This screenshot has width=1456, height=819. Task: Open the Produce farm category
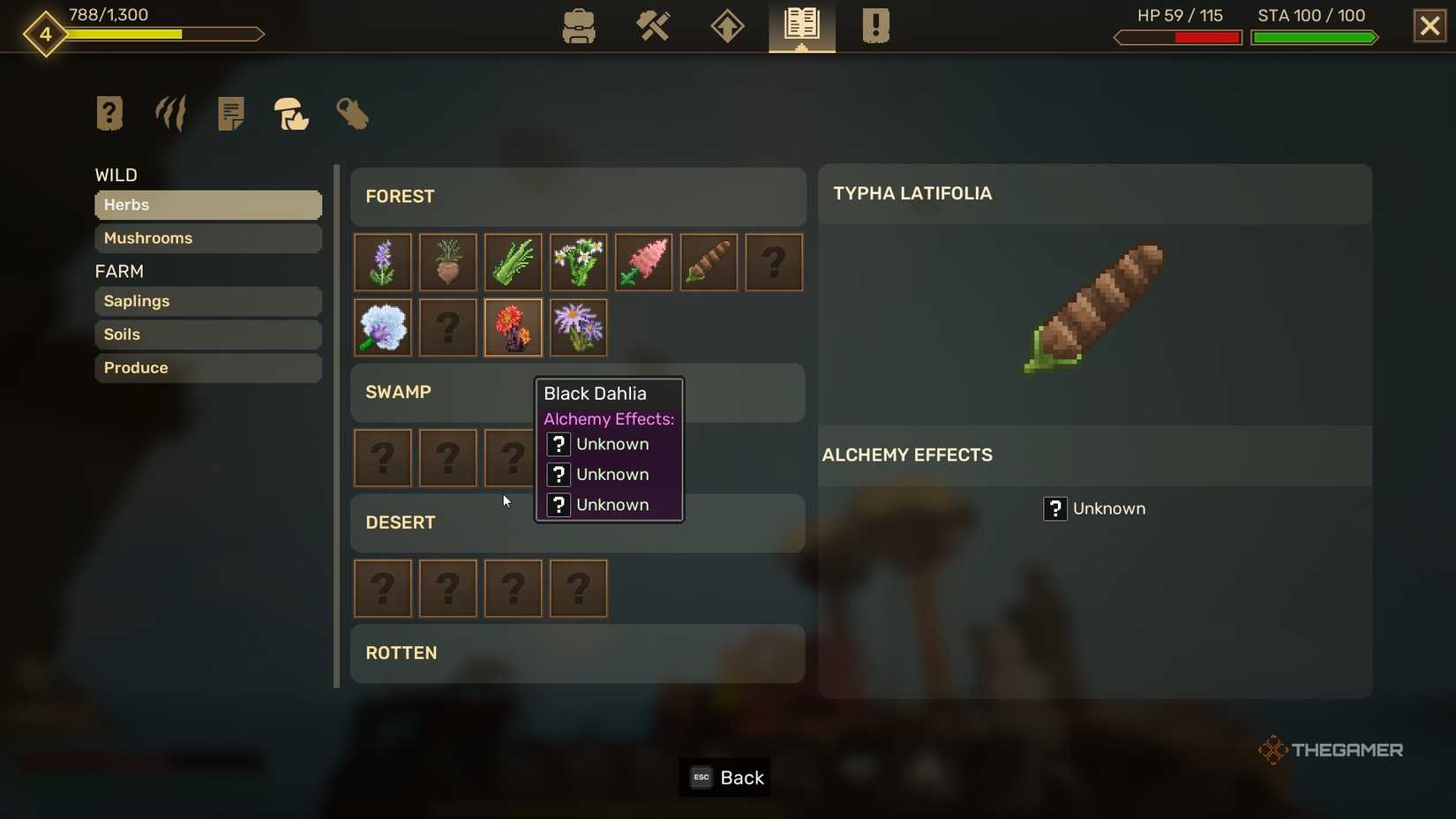207,368
